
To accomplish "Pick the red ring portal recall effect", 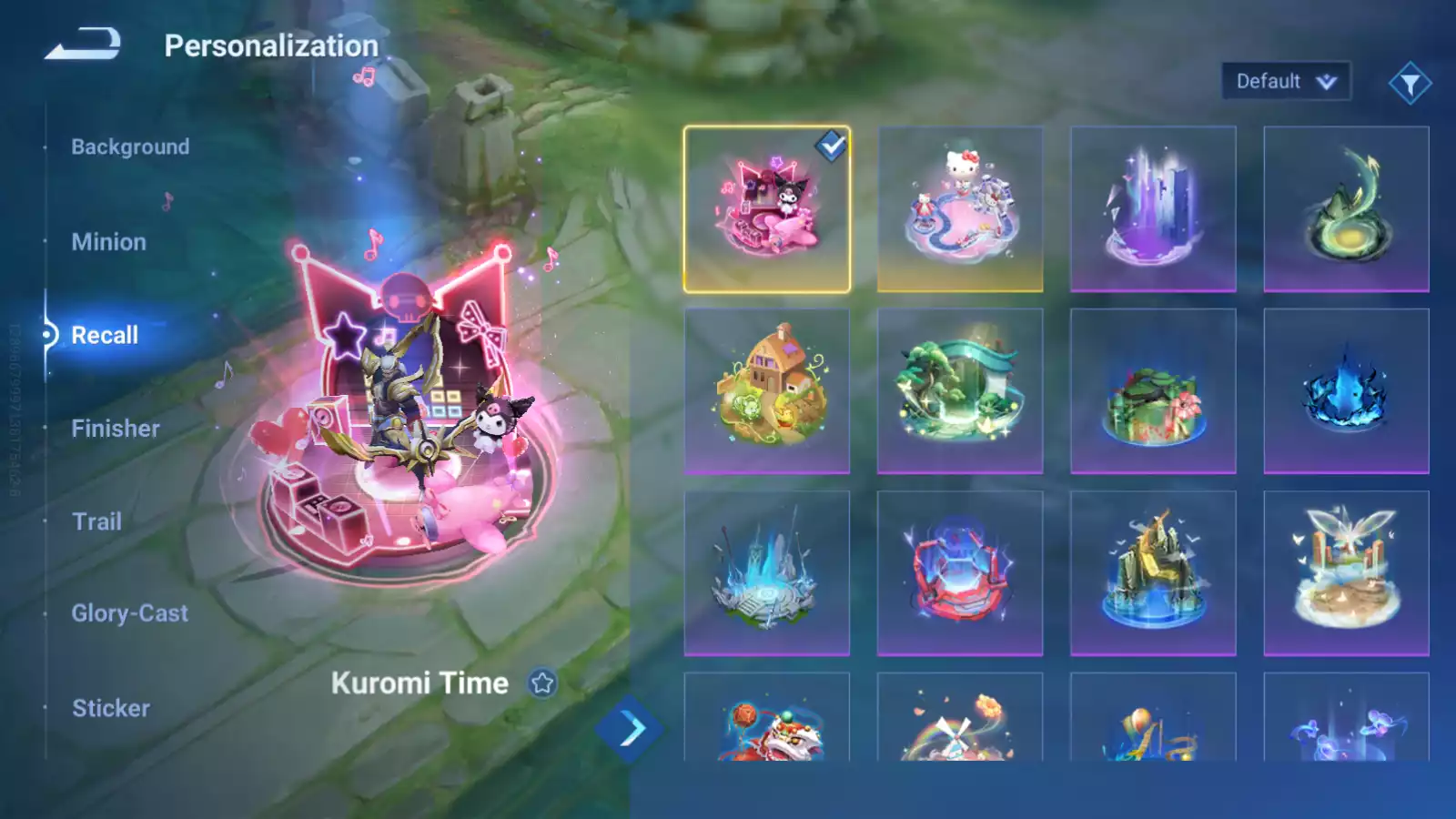I will (x=960, y=573).
